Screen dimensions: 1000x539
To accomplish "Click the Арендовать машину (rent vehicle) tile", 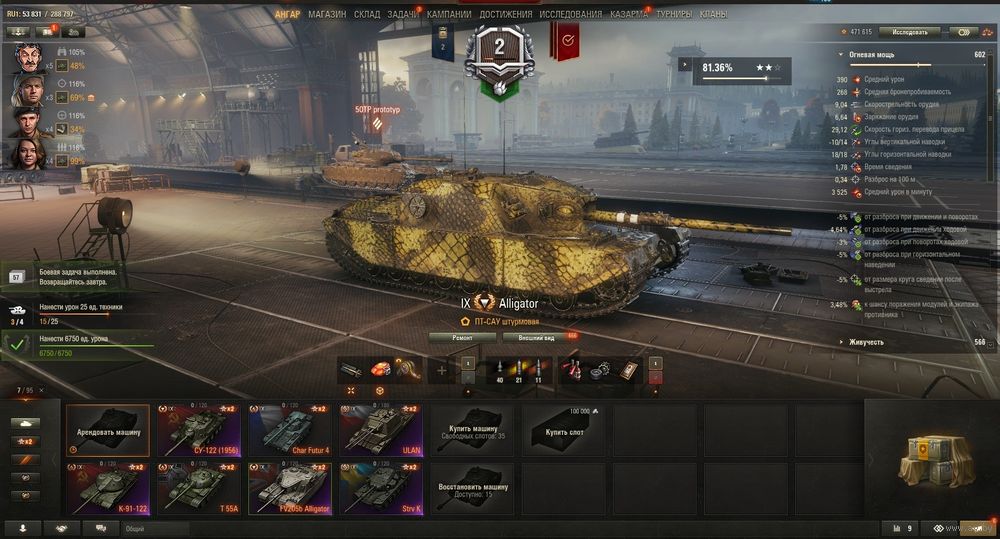I will click(x=108, y=430).
